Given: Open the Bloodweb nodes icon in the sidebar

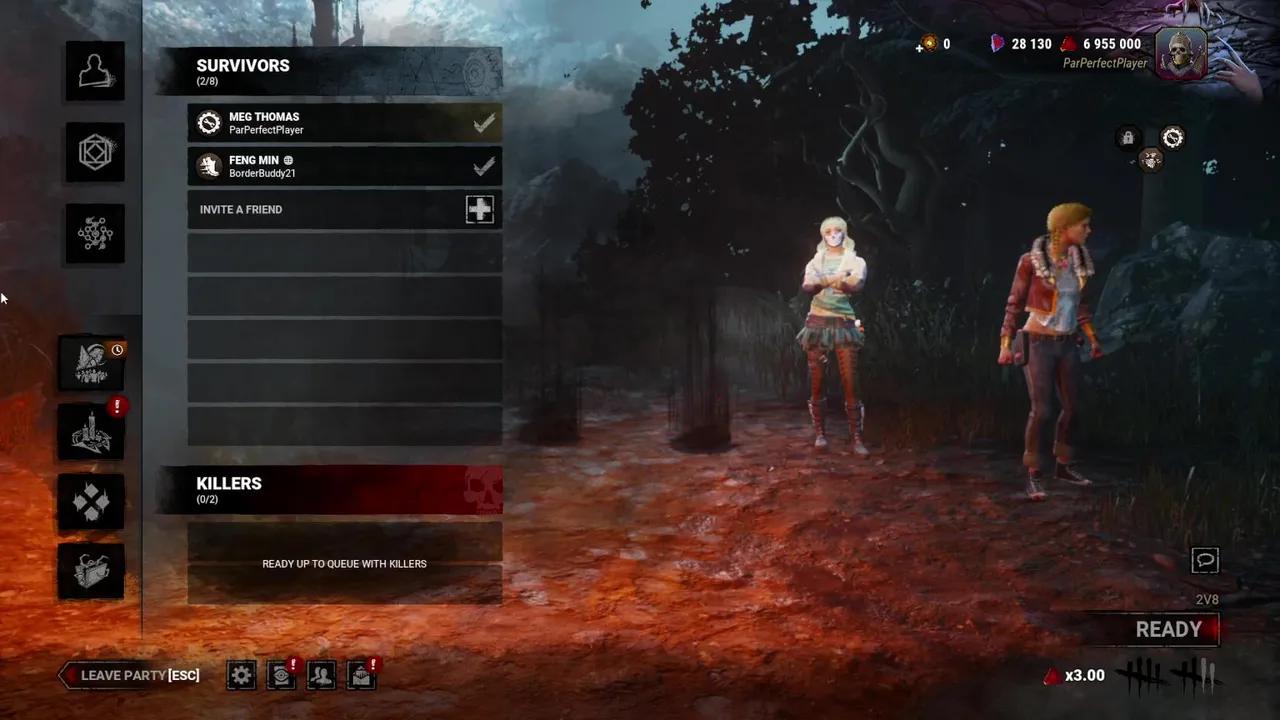Looking at the screenshot, I should [x=95, y=233].
